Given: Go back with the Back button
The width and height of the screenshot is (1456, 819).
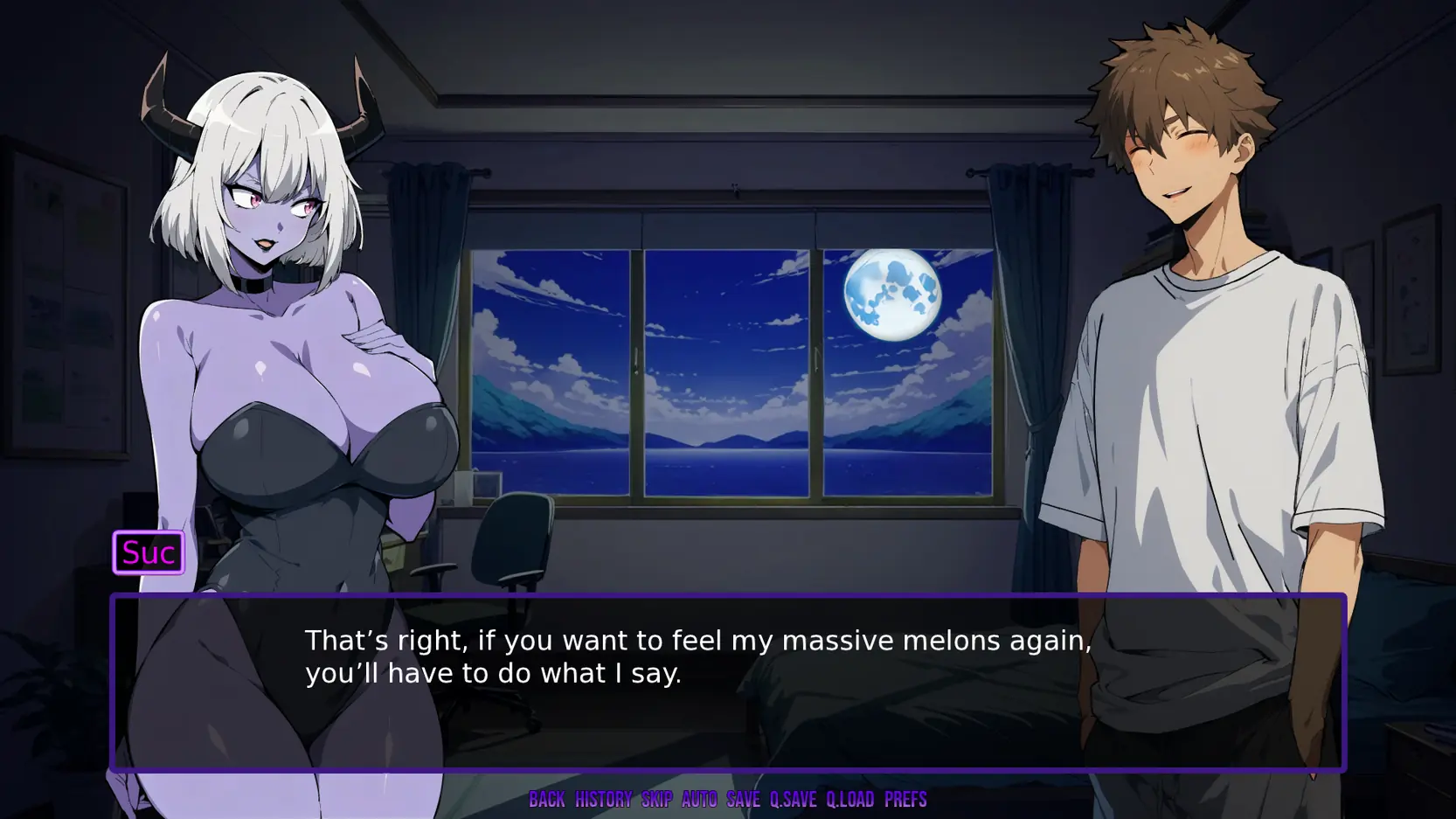Looking at the screenshot, I should point(547,799).
